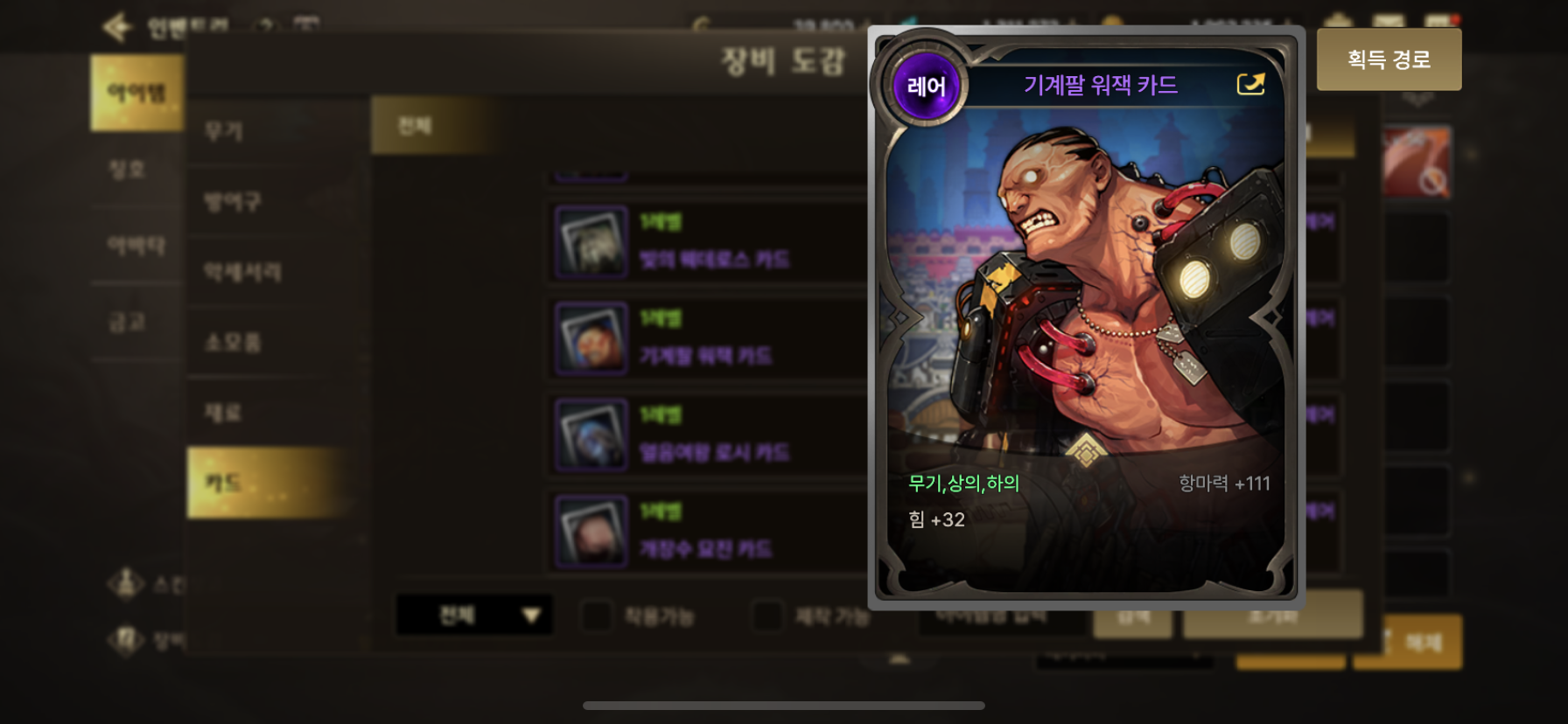Screen dimensions: 1568x724
Task: Open the 전체 dropdown below the list
Action: 473,616
